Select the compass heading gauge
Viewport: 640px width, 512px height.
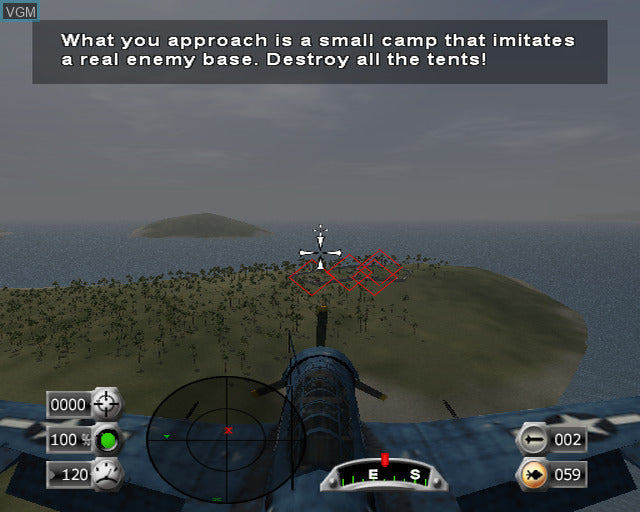click(x=385, y=475)
